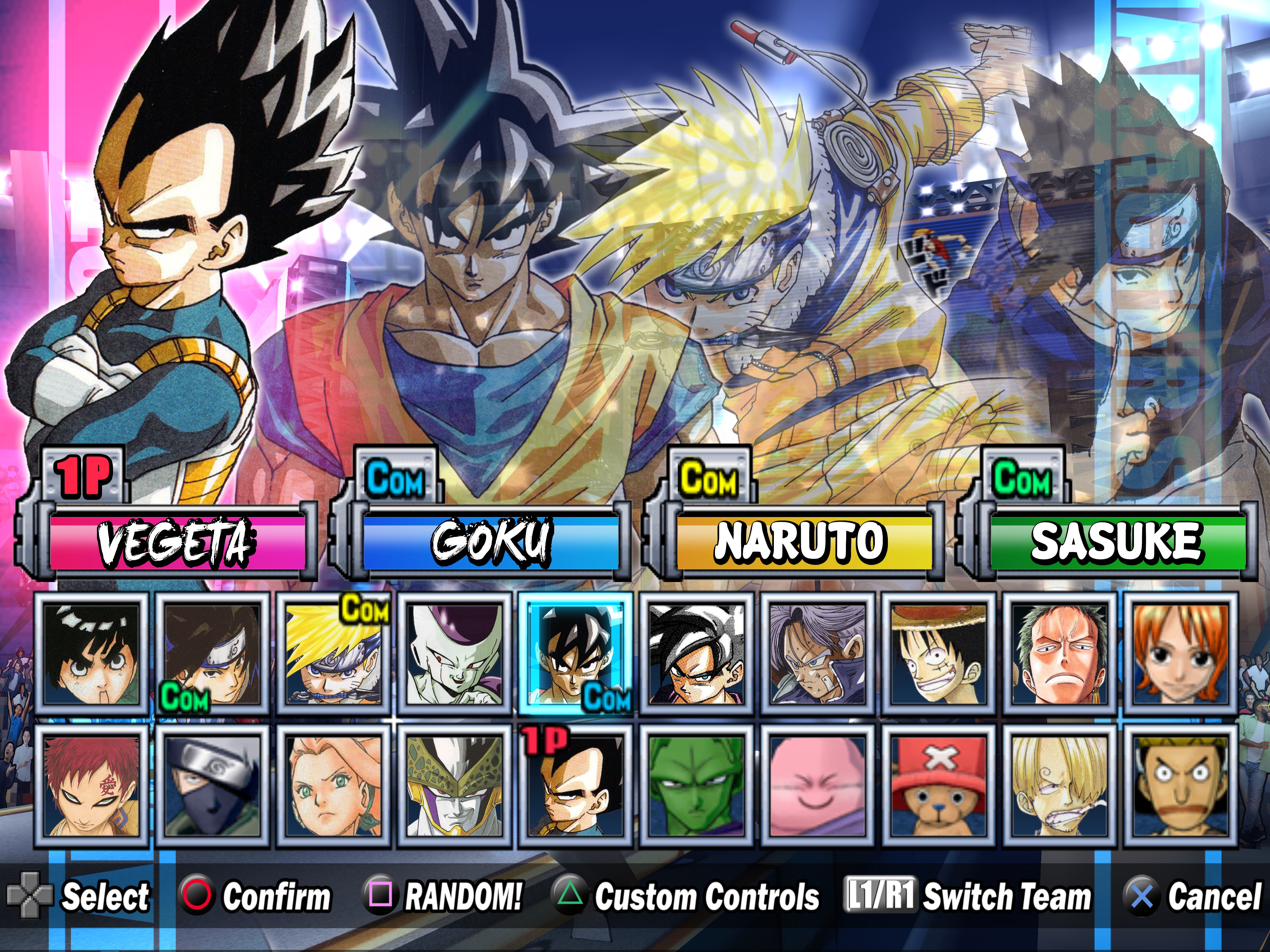
Task: Choose Luffy with the straw hat
Action: 939,654
